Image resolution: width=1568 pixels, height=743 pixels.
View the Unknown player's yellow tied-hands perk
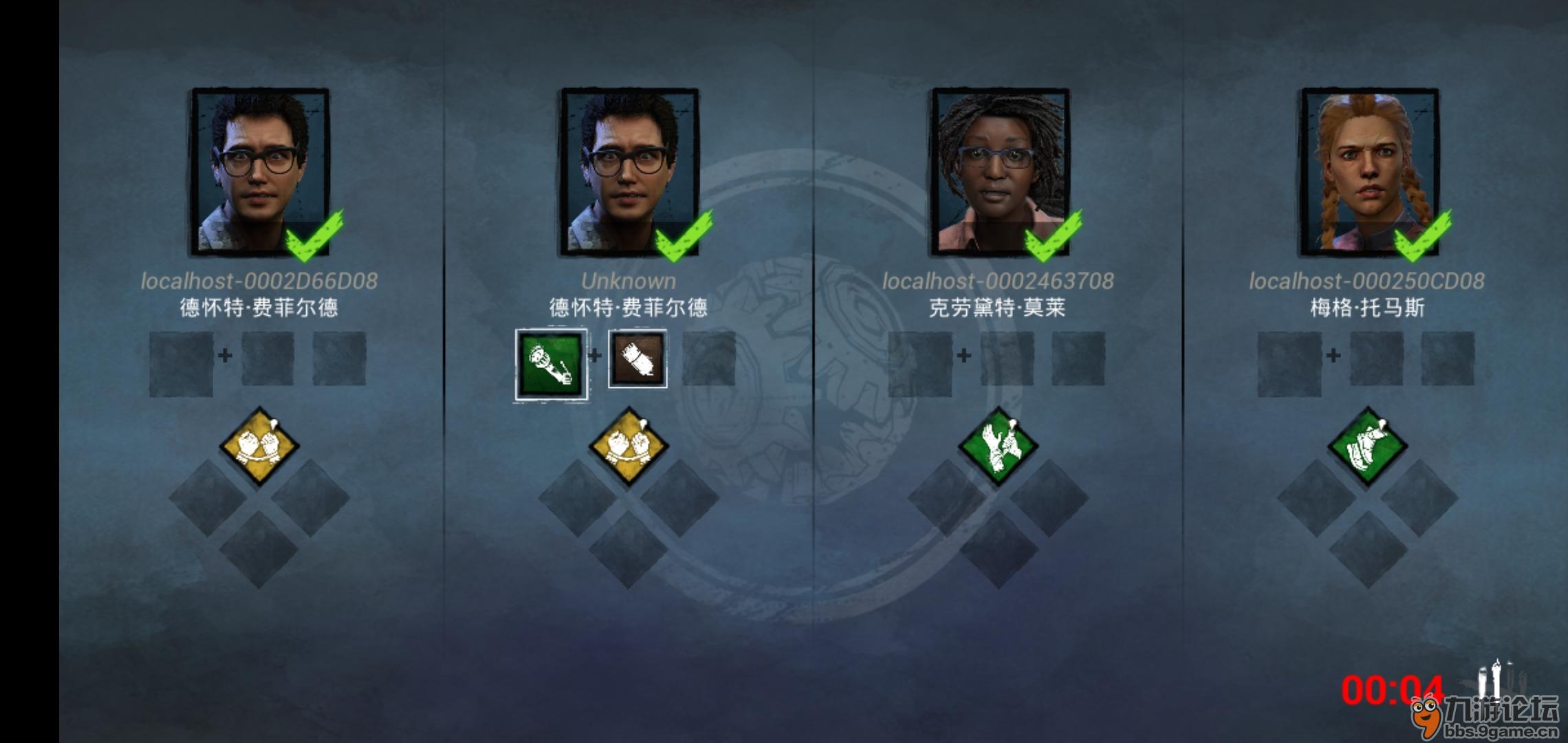point(629,446)
